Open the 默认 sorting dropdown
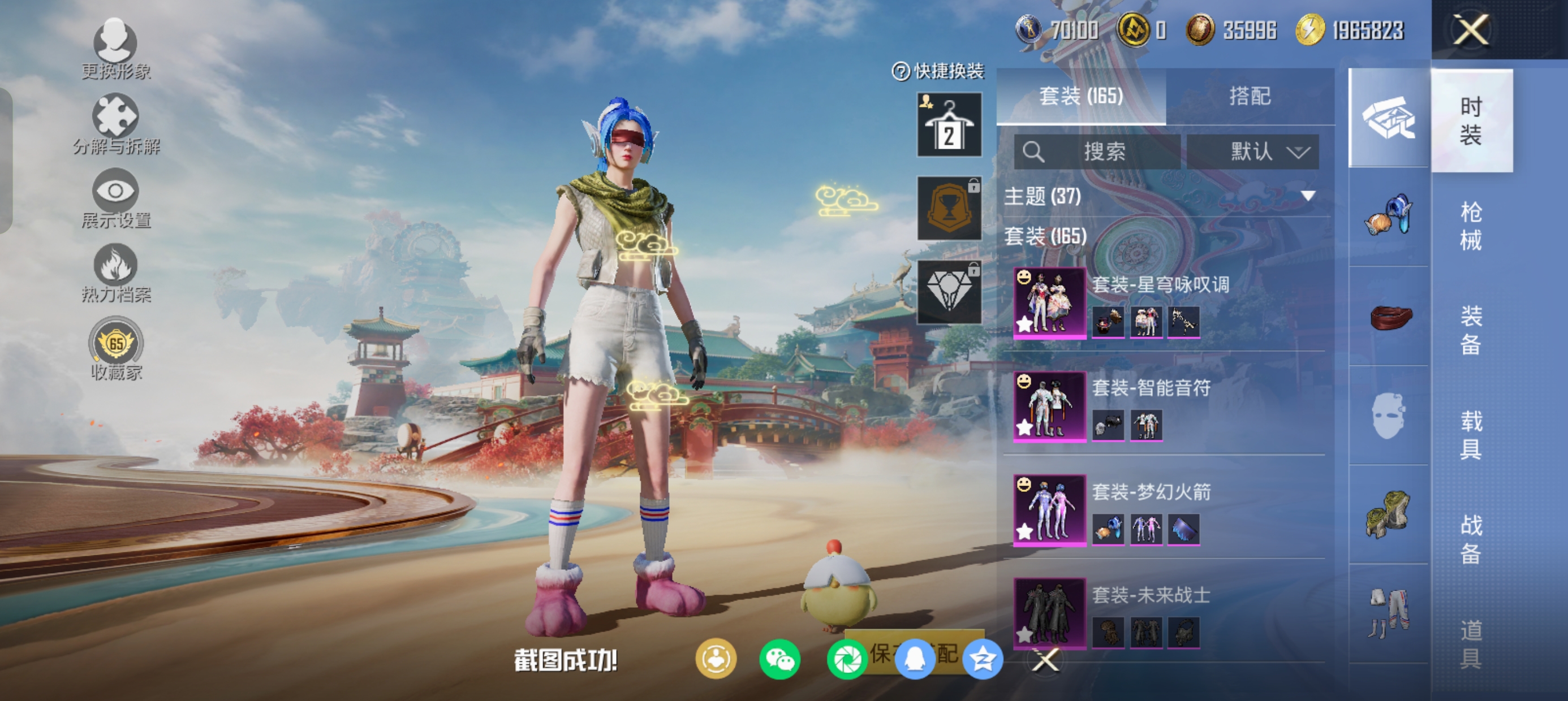Screen dimensions: 1568x701 [x=1253, y=152]
